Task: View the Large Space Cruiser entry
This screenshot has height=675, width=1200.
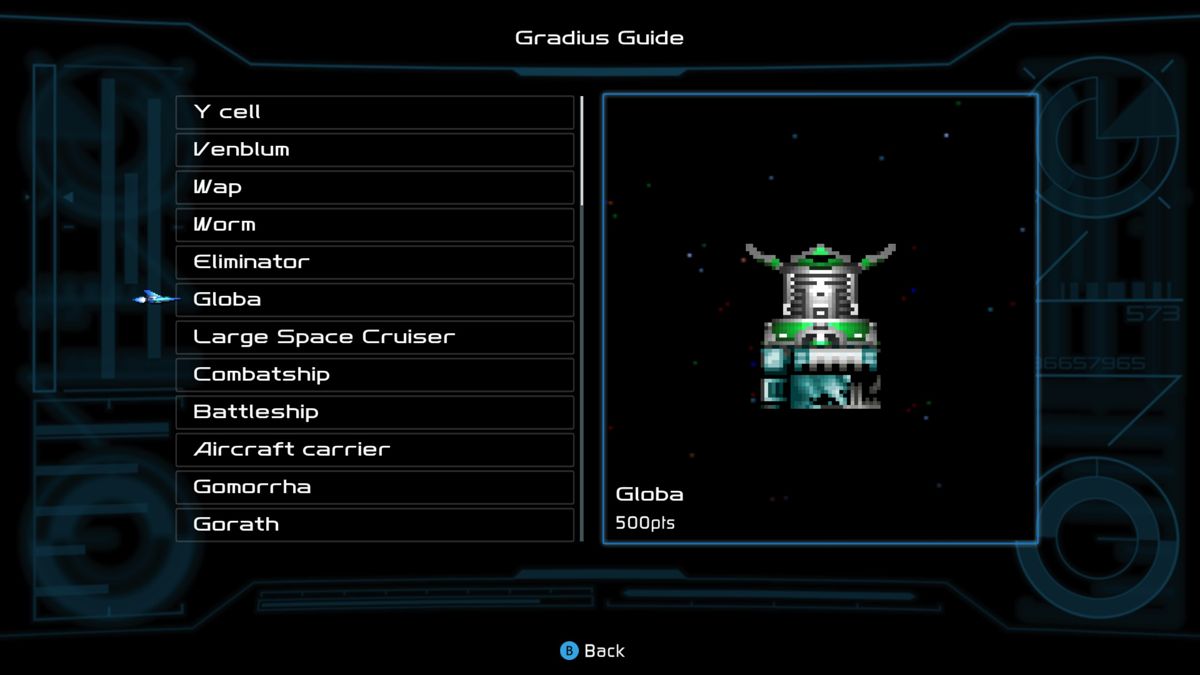Action: click(375, 337)
